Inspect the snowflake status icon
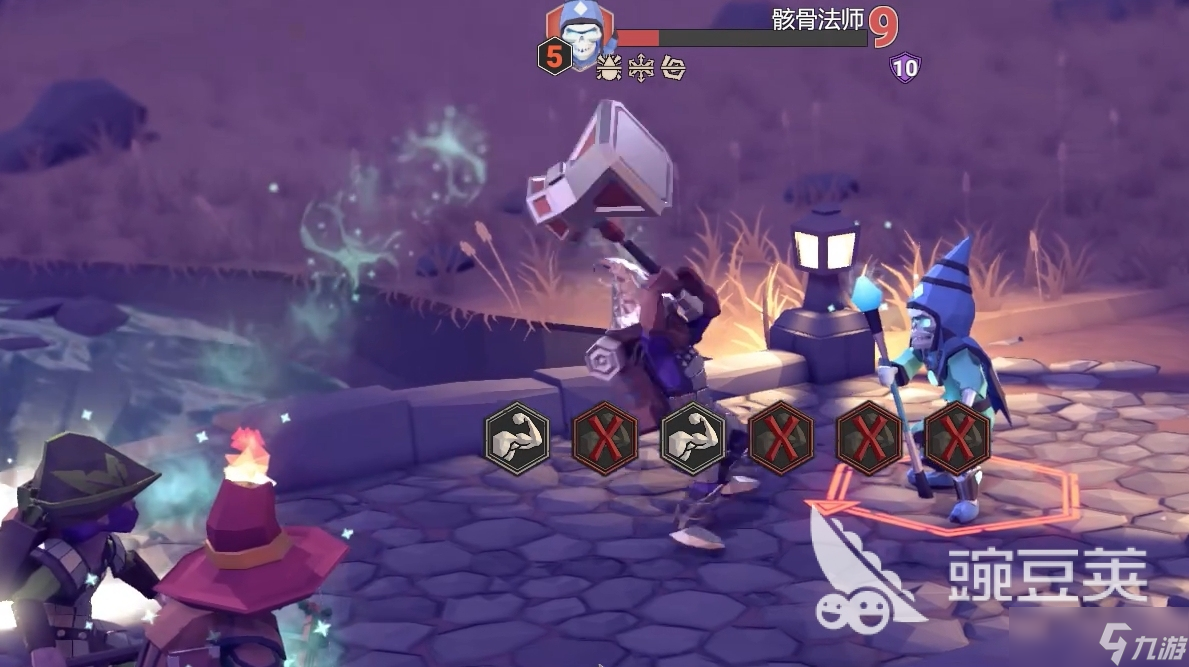The width and height of the screenshot is (1189, 667). click(x=640, y=68)
